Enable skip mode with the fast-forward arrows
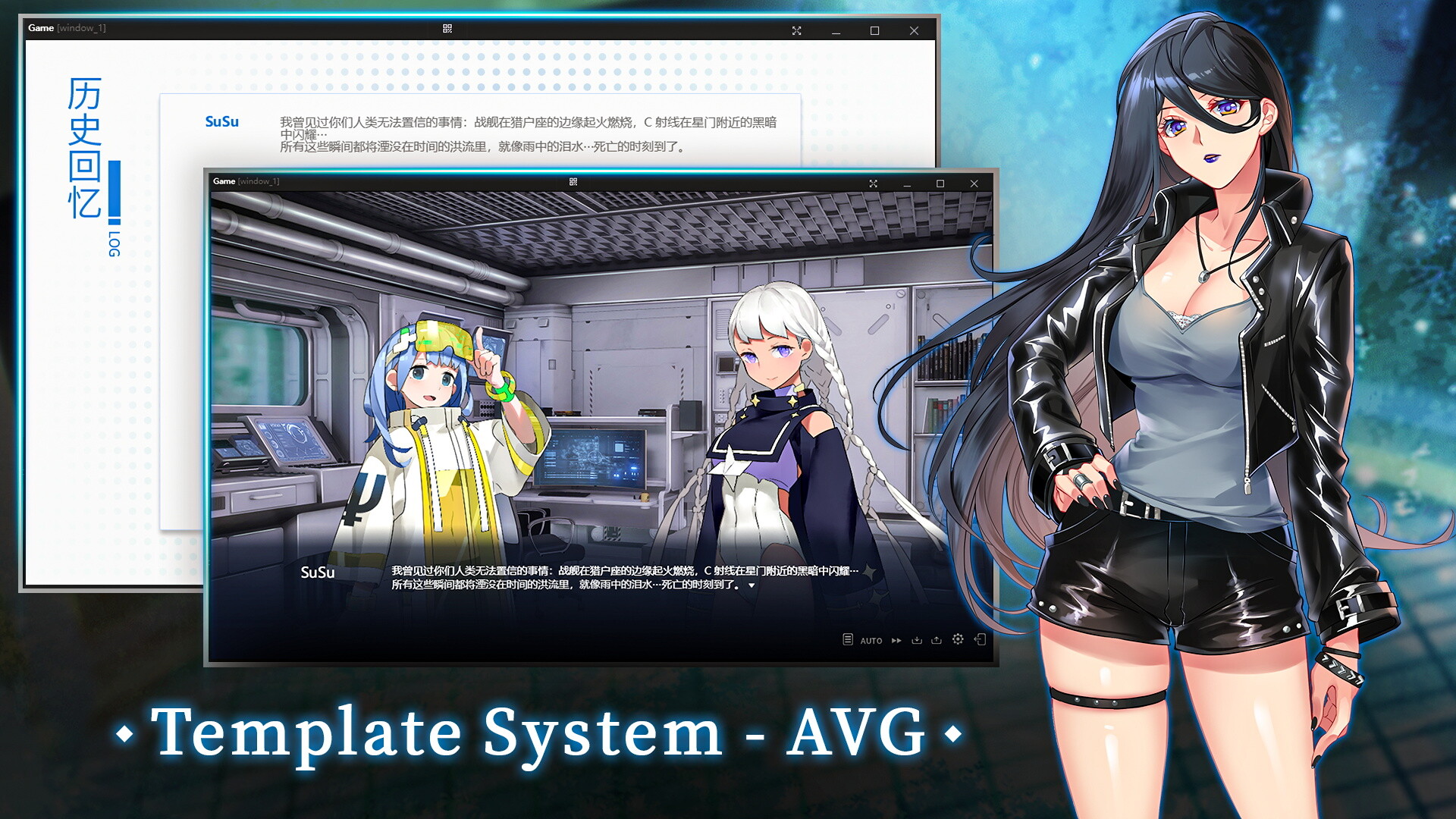The width and height of the screenshot is (1456, 819). [x=896, y=640]
